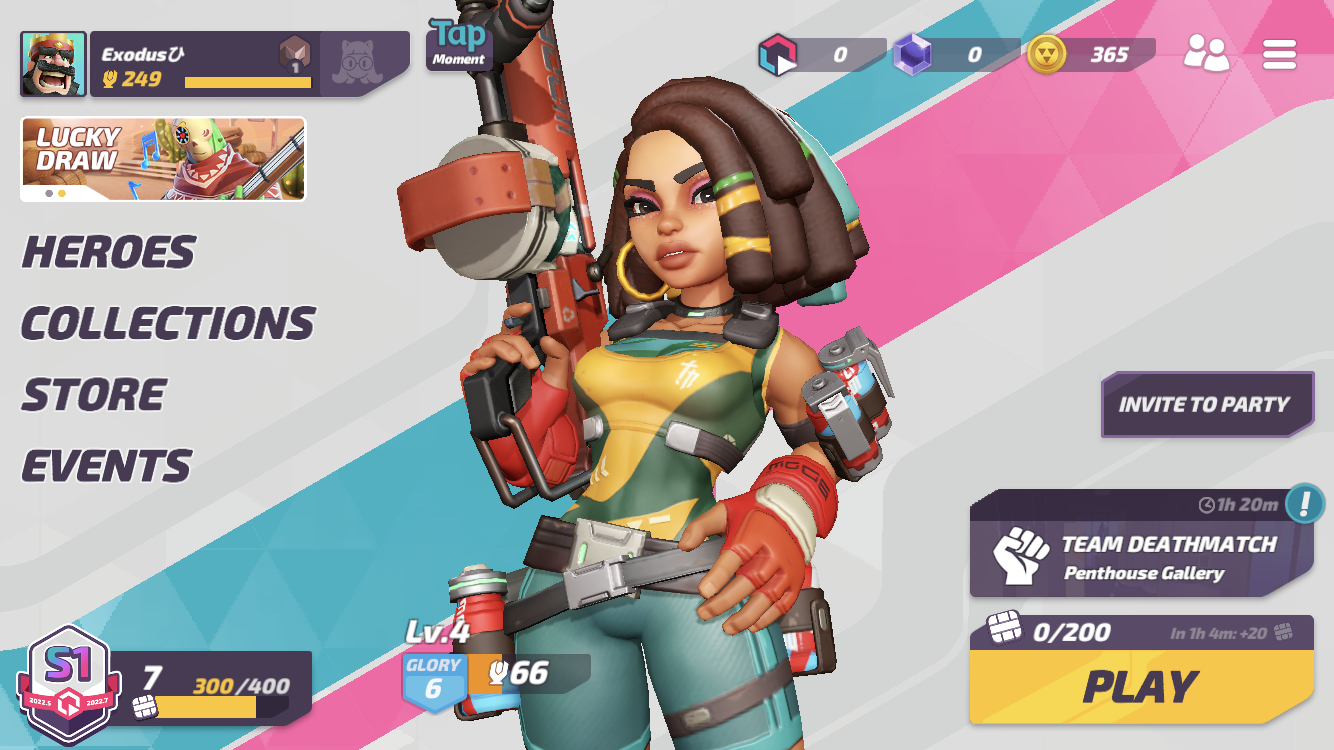1334x750 pixels.
Task: Select the Team Deathmatch mode panel
Action: (x=1140, y=556)
